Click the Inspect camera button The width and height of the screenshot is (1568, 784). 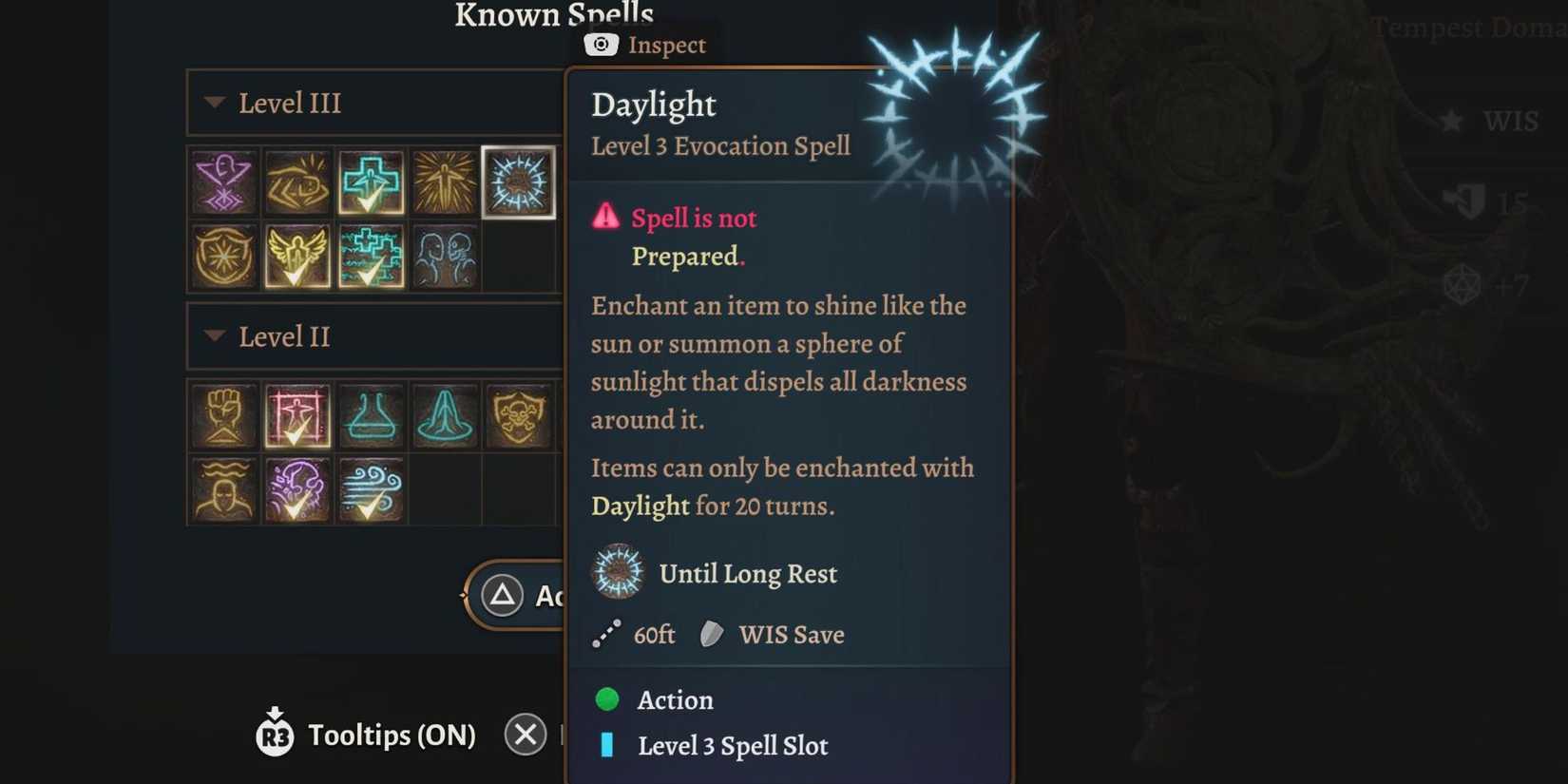click(x=601, y=45)
